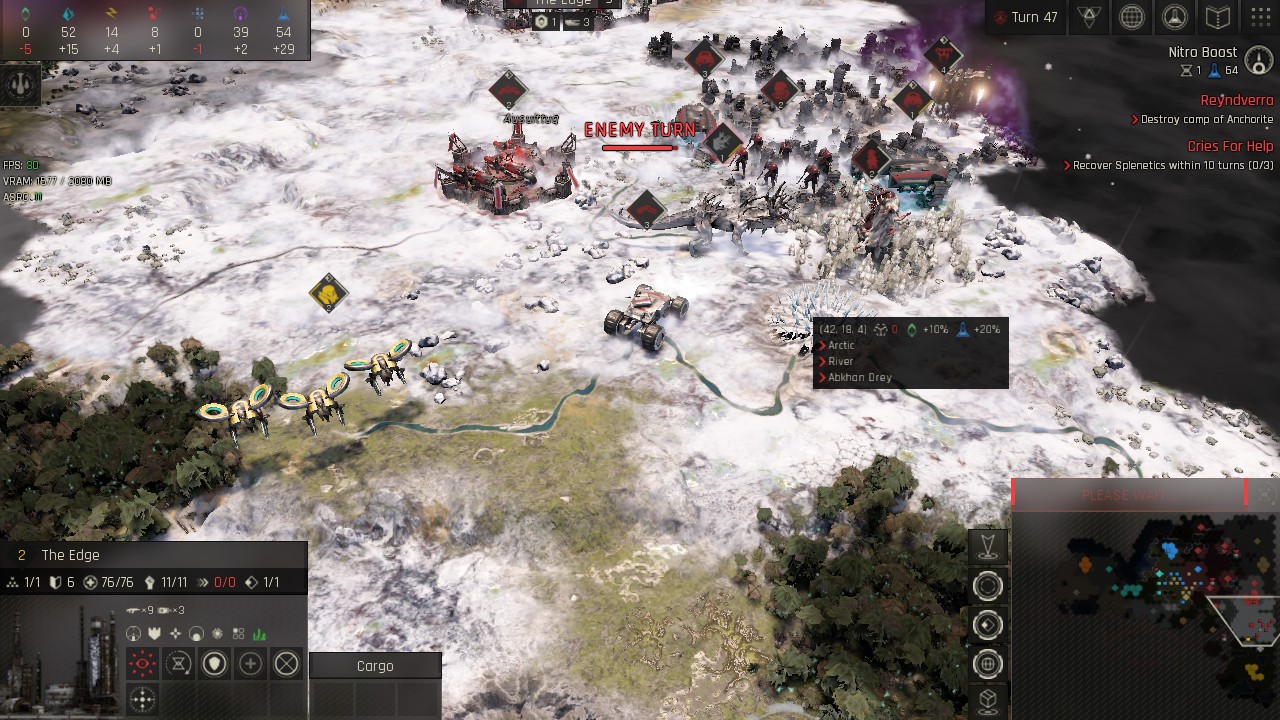Image resolution: width=1280 pixels, height=720 pixels.
Task: Open the grid-dots main menu button
Action: [1260, 17]
